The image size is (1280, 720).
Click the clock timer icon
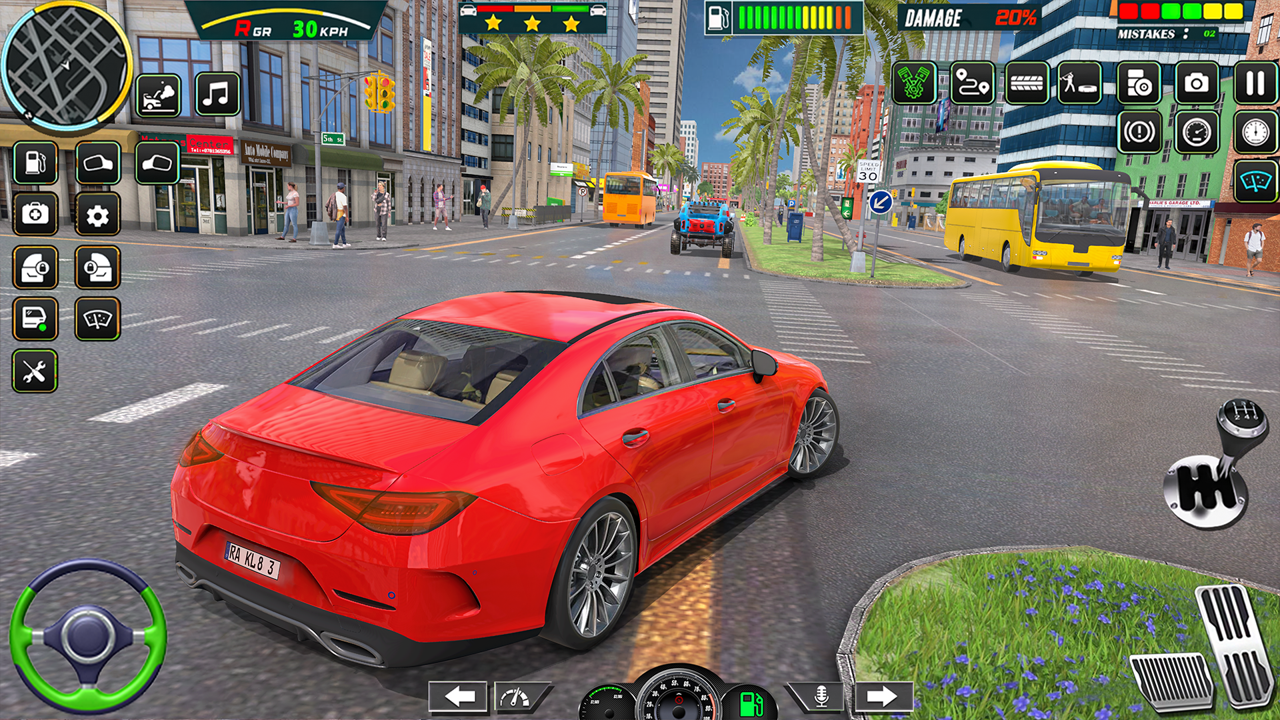pos(1253,131)
